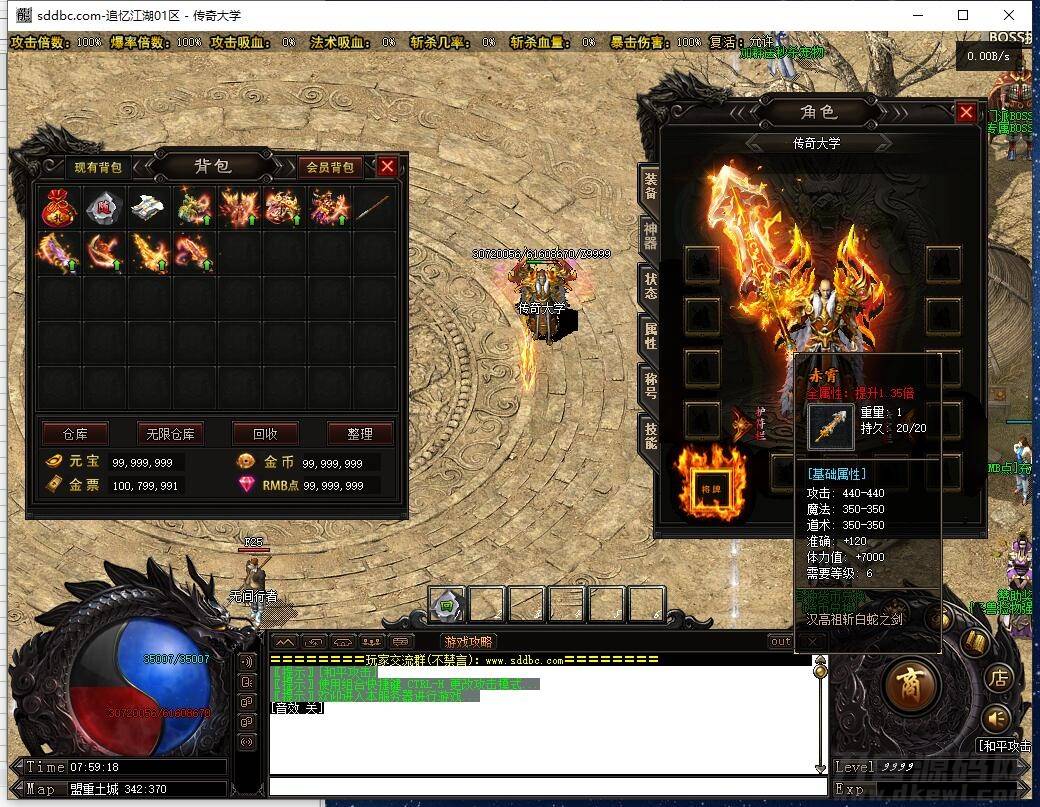This screenshot has height=807, width=1040.
Task: Maximize the game window
Action: pos(963,15)
